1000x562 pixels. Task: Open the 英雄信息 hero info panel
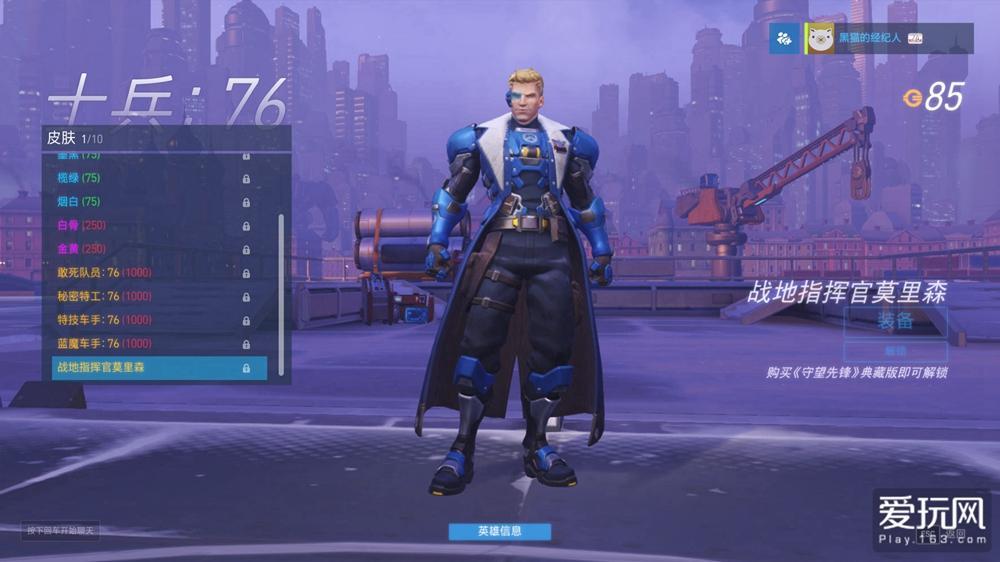pos(499,531)
